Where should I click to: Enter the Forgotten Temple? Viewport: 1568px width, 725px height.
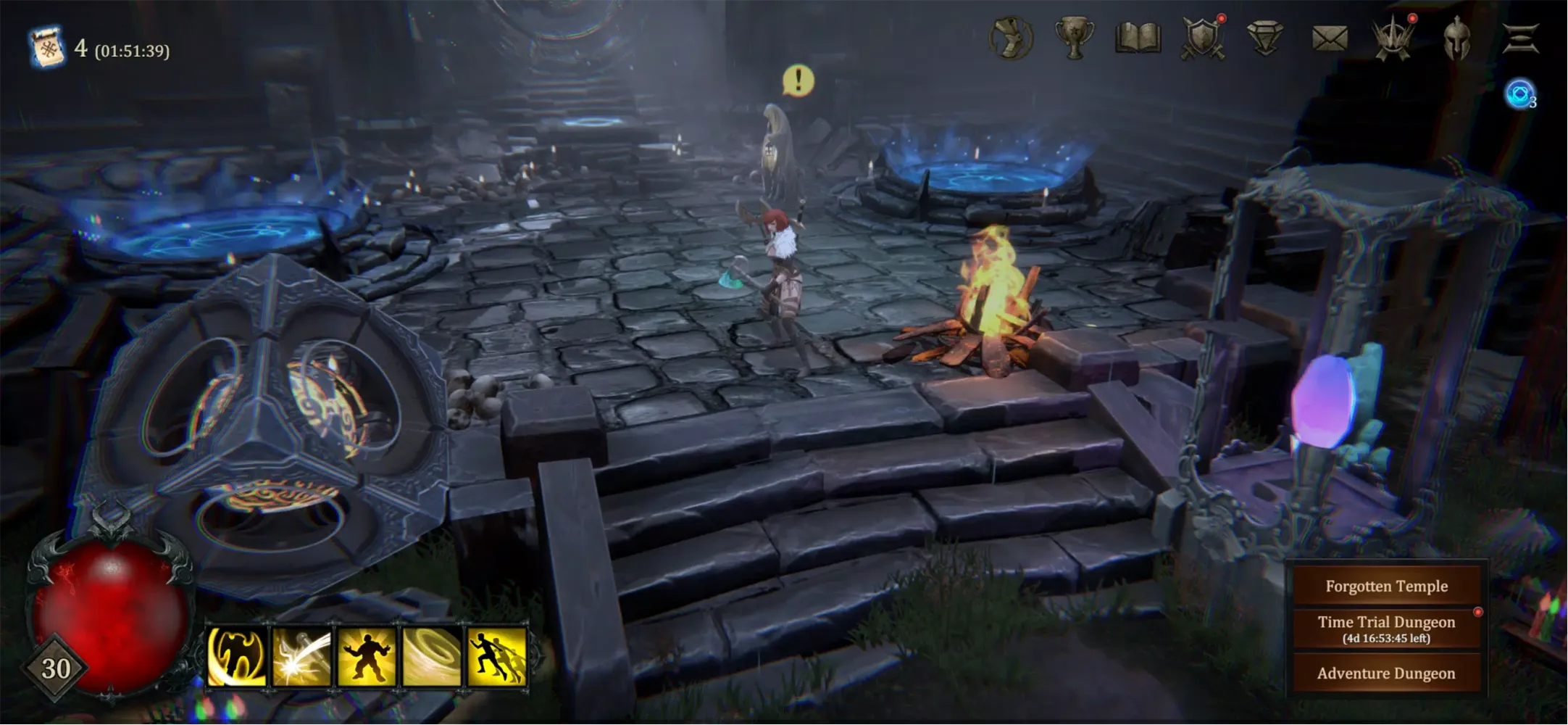pyautogui.click(x=1387, y=586)
